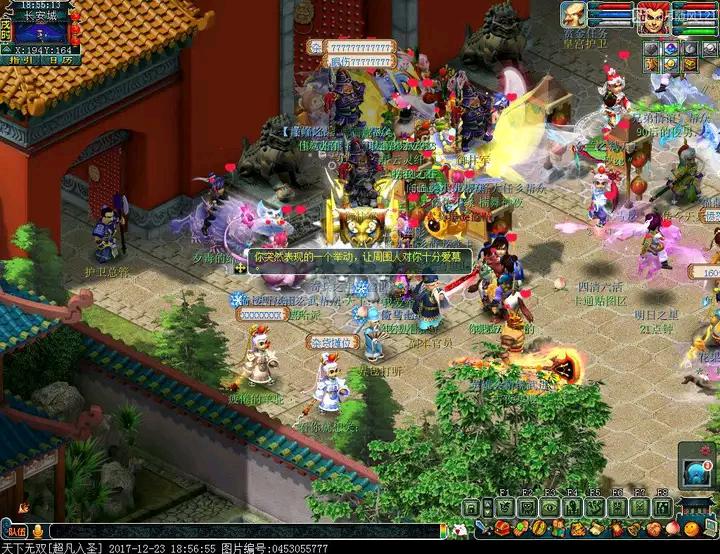Toggle the lock icon beside the shortcut bar

(x=471, y=507)
